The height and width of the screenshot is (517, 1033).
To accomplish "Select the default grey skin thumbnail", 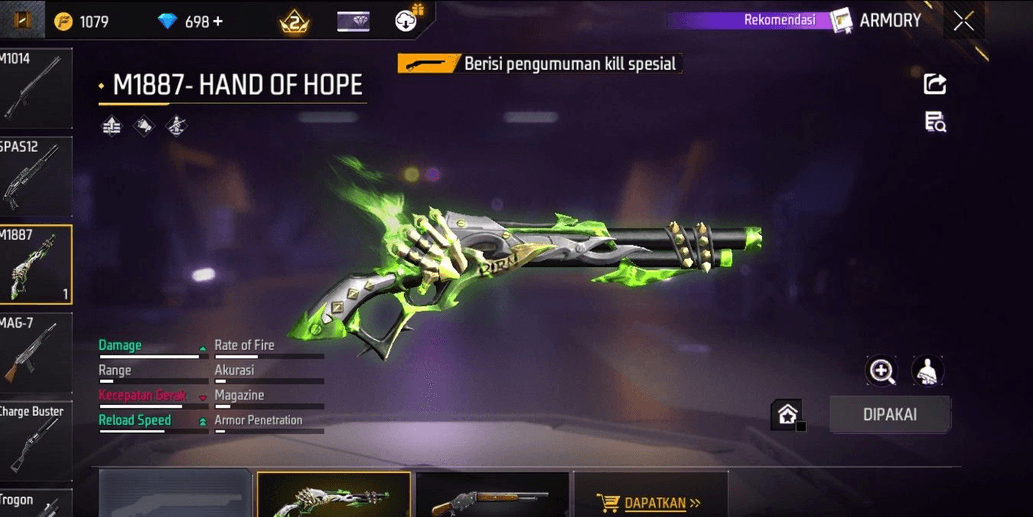I will tap(175, 495).
